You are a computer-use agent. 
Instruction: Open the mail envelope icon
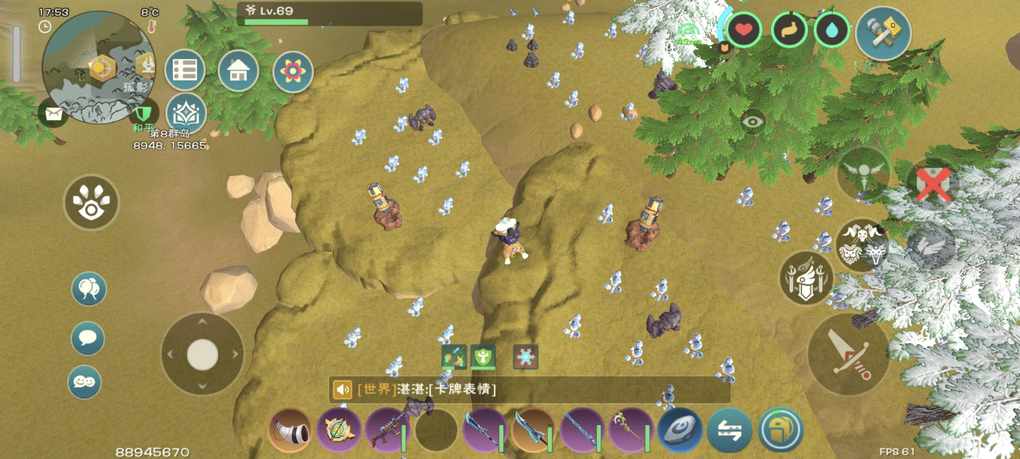(53, 111)
